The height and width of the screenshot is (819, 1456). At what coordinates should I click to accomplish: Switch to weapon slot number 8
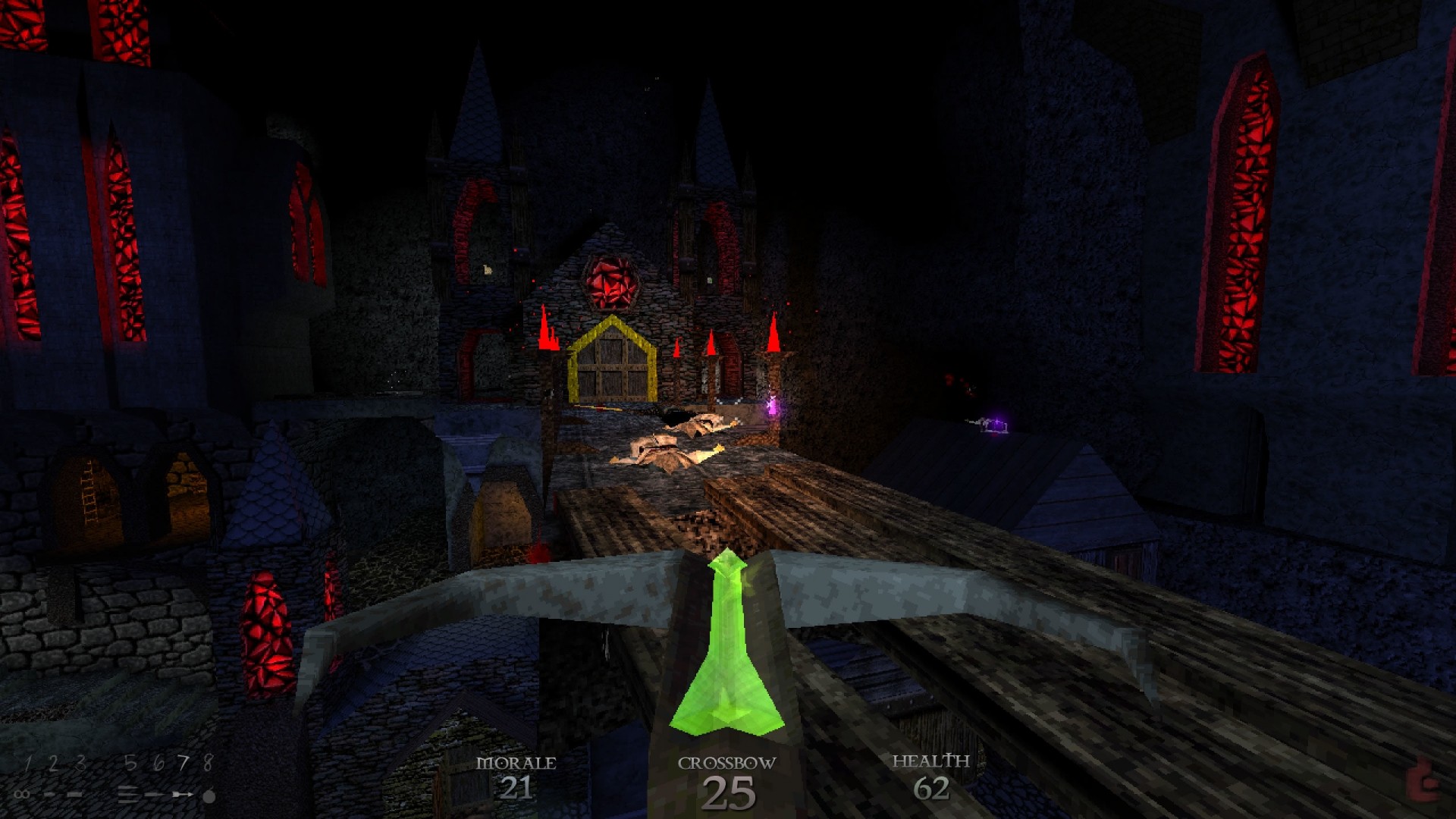pos(208,764)
